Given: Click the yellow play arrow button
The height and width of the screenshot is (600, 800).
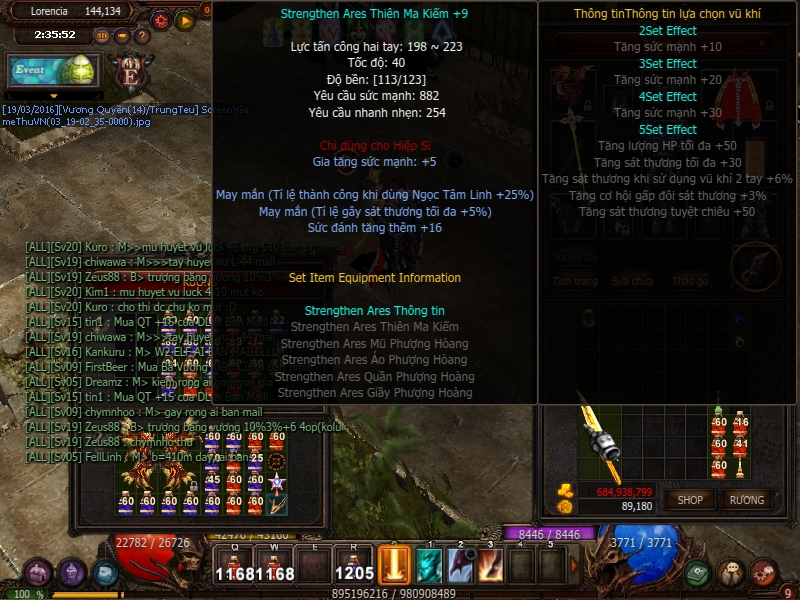Looking at the screenshot, I should (x=185, y=20).
